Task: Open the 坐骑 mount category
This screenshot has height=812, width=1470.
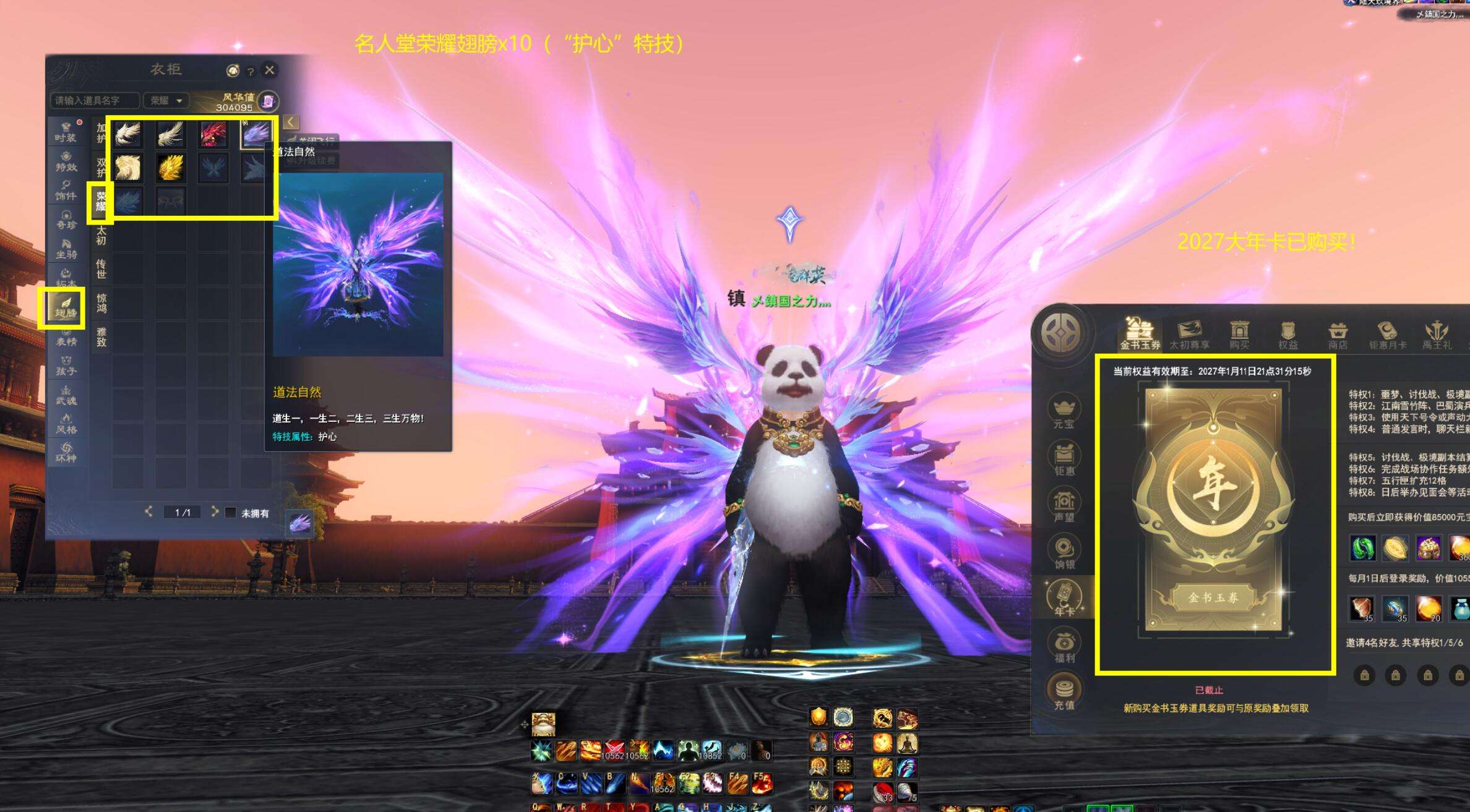Action: 66,249
